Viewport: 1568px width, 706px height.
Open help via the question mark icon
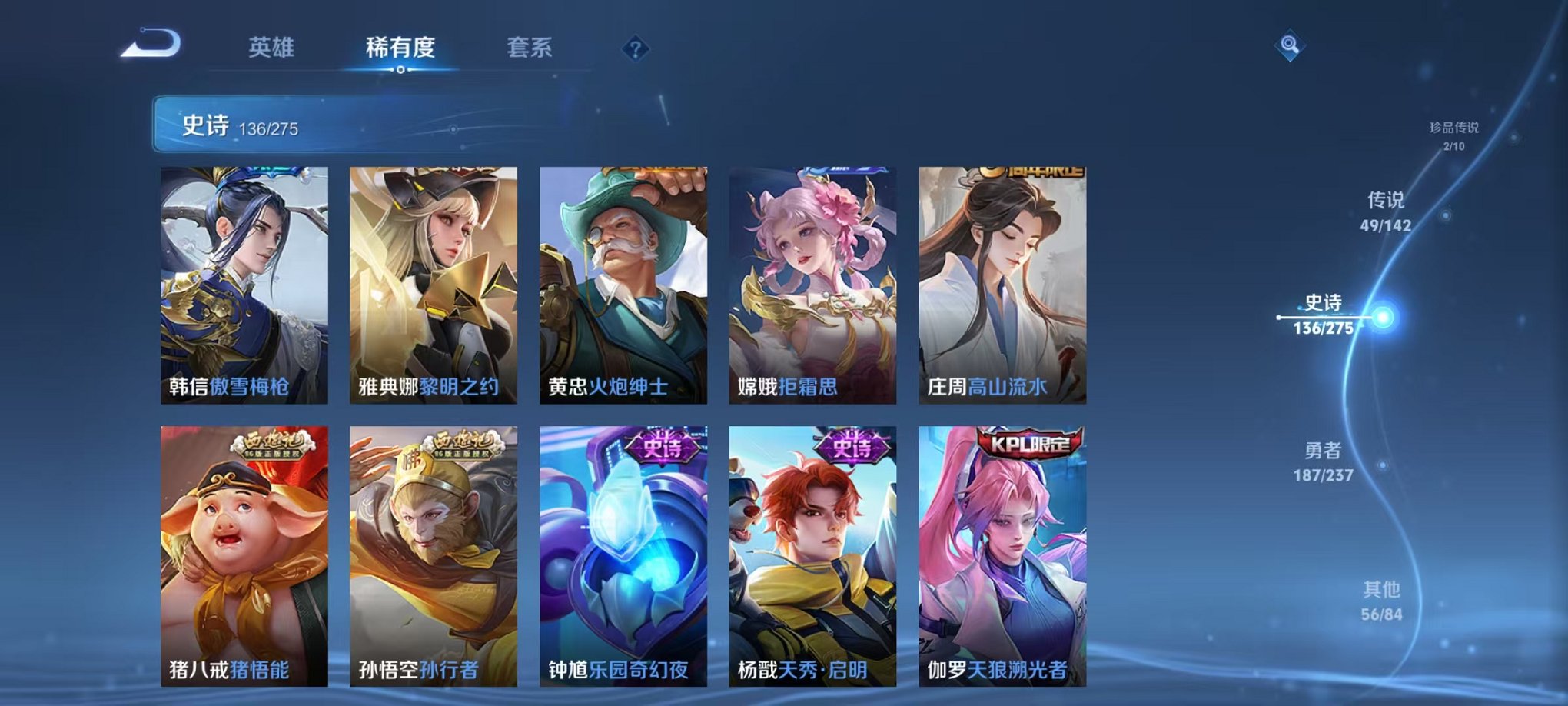633,50
